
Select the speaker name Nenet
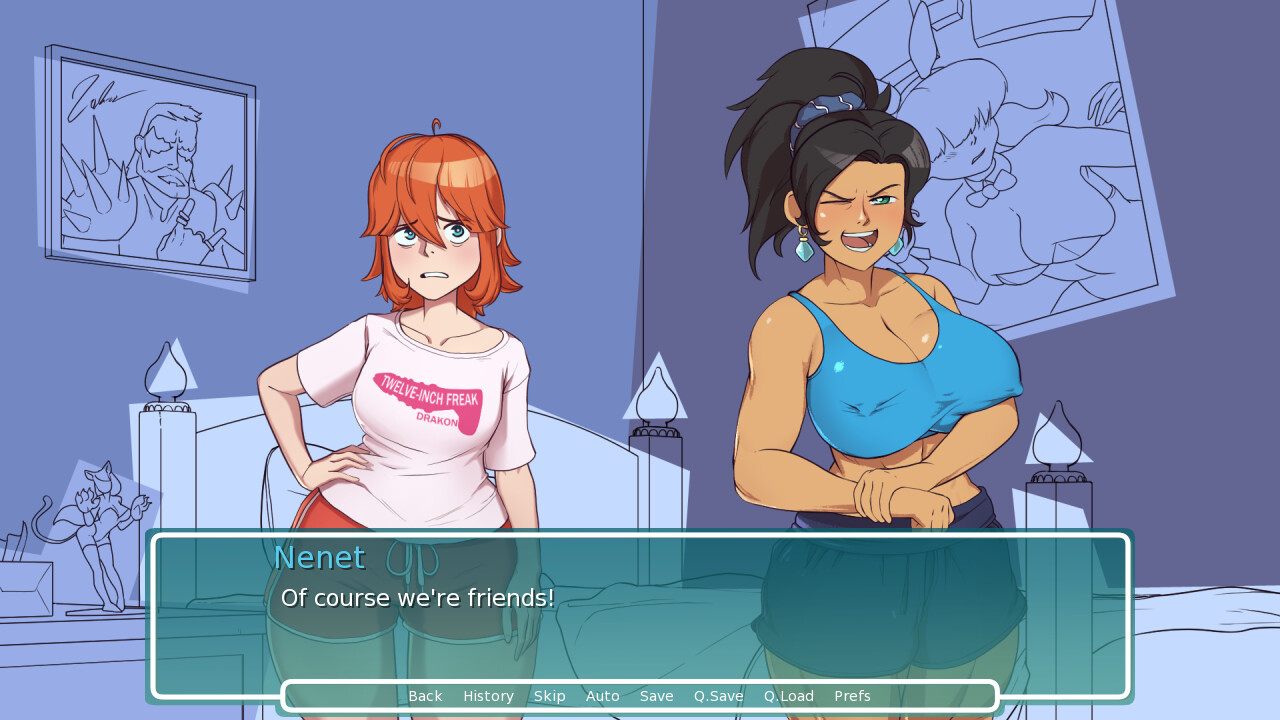(x=319, y=557)
